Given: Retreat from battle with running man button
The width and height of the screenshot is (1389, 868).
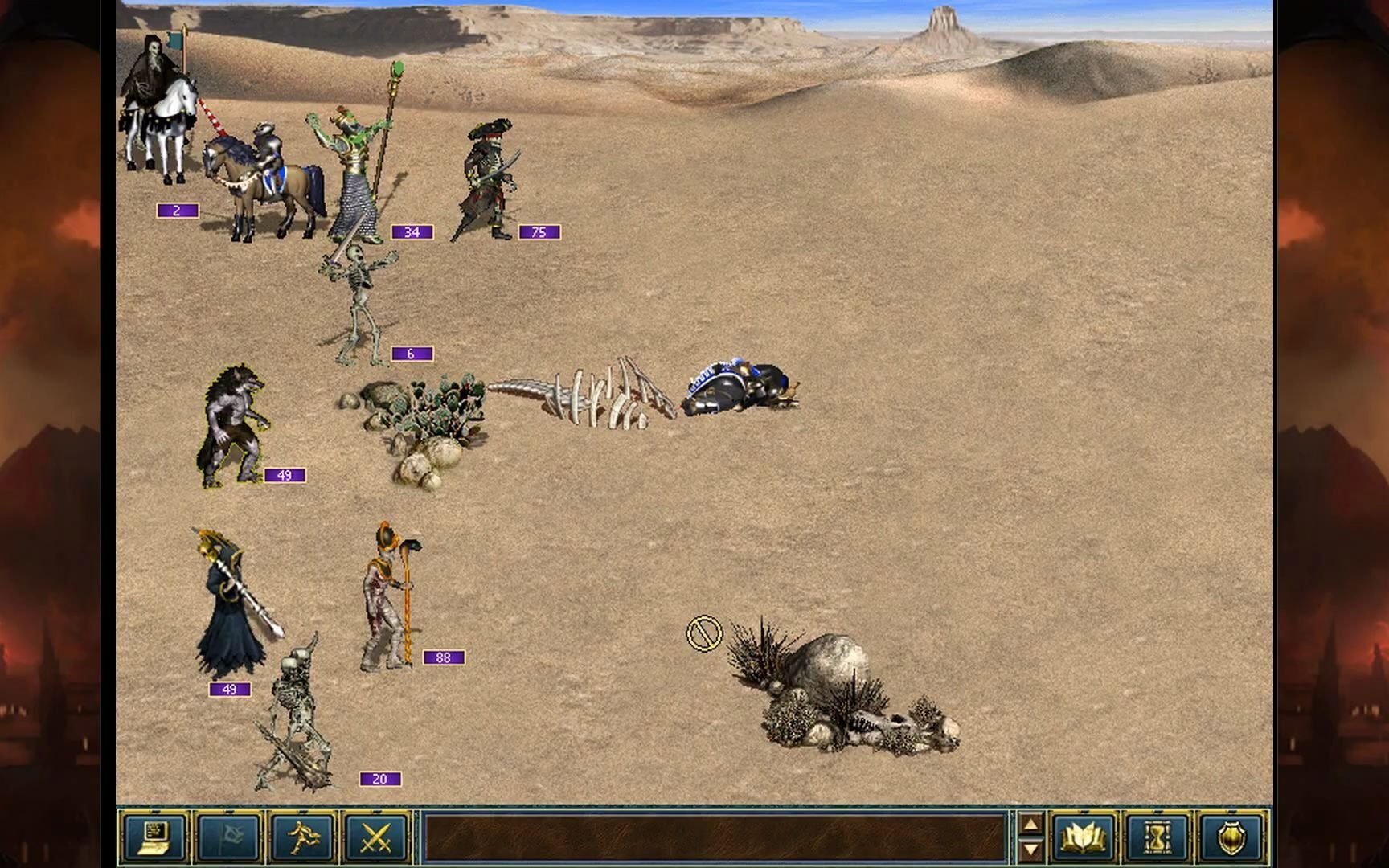Looking at the screenshot, I should [x=301, y=837].
